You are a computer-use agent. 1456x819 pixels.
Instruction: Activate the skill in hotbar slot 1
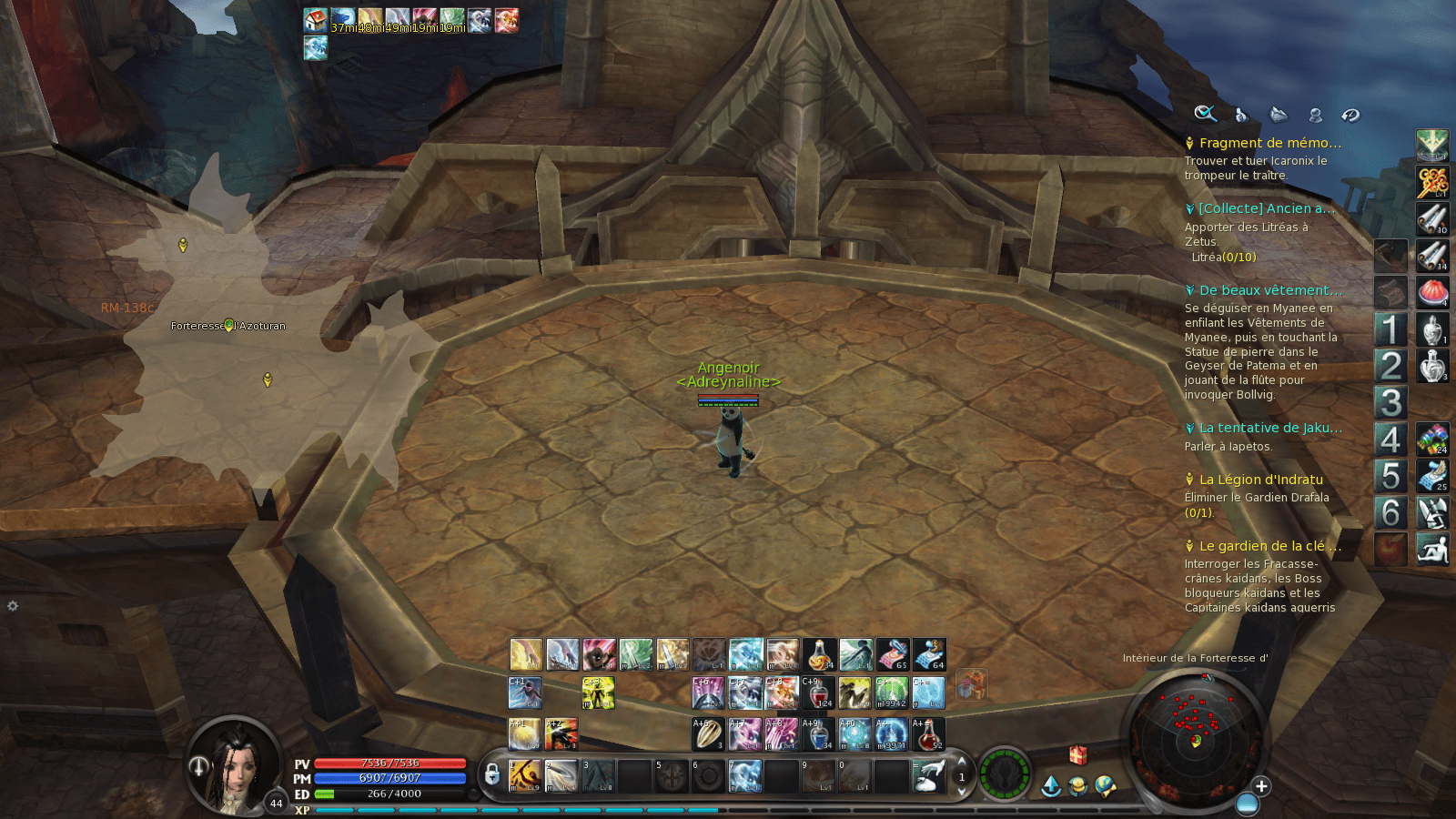[x=525, y=775]
